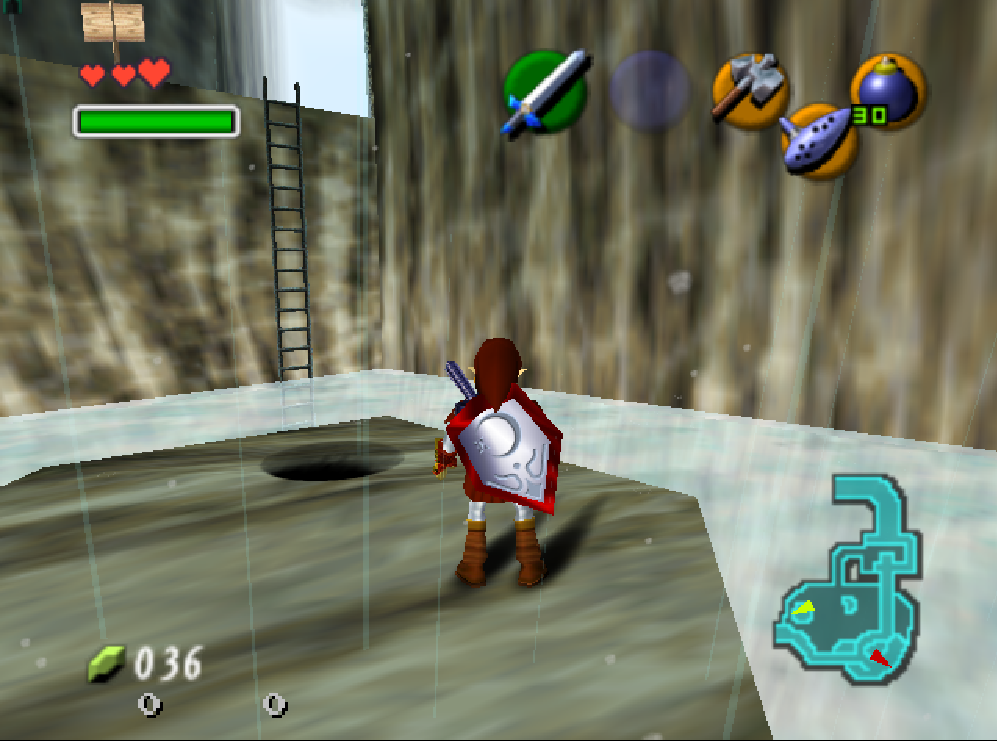Viewport: 997px width, 741px height.
Task: Select the bomb item icon
Action: tap(888, 89)
